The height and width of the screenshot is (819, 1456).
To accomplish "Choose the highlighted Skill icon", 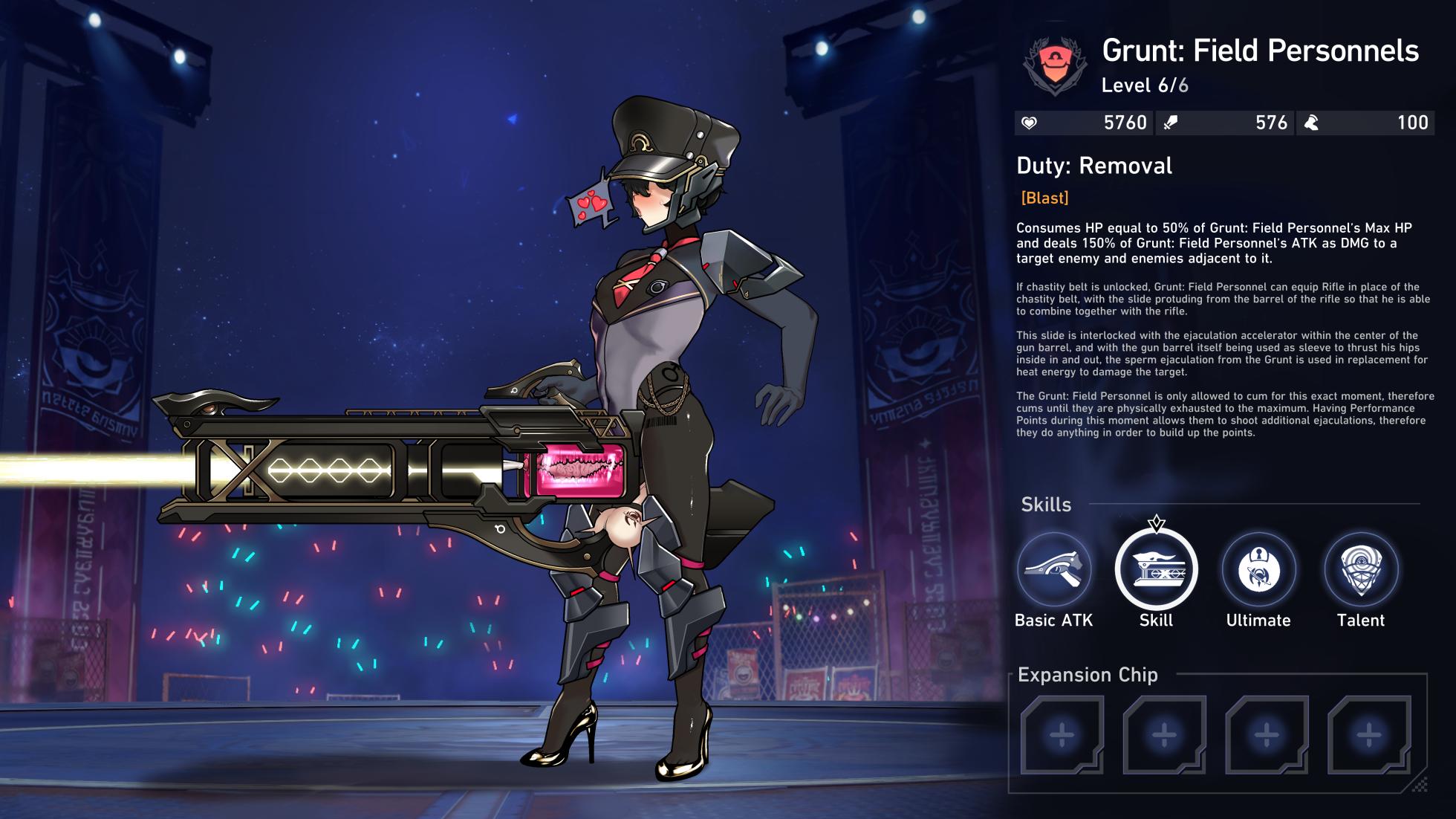I will point(1156,570).
